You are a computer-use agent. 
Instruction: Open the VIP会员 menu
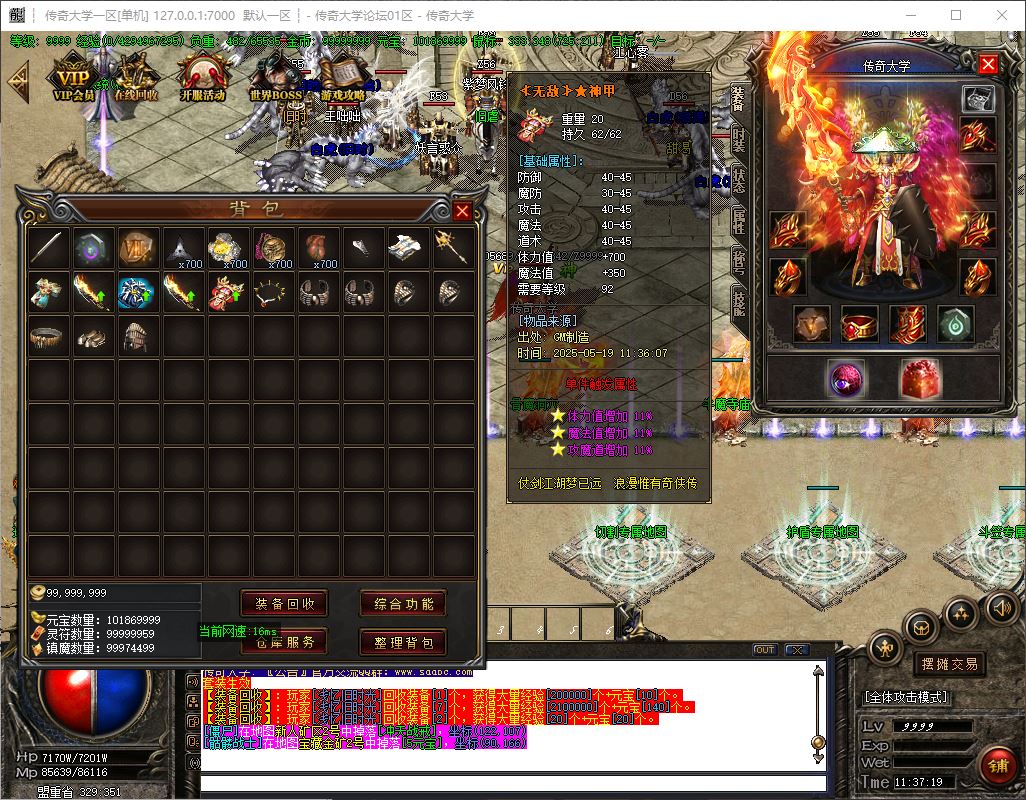[73, 80]
